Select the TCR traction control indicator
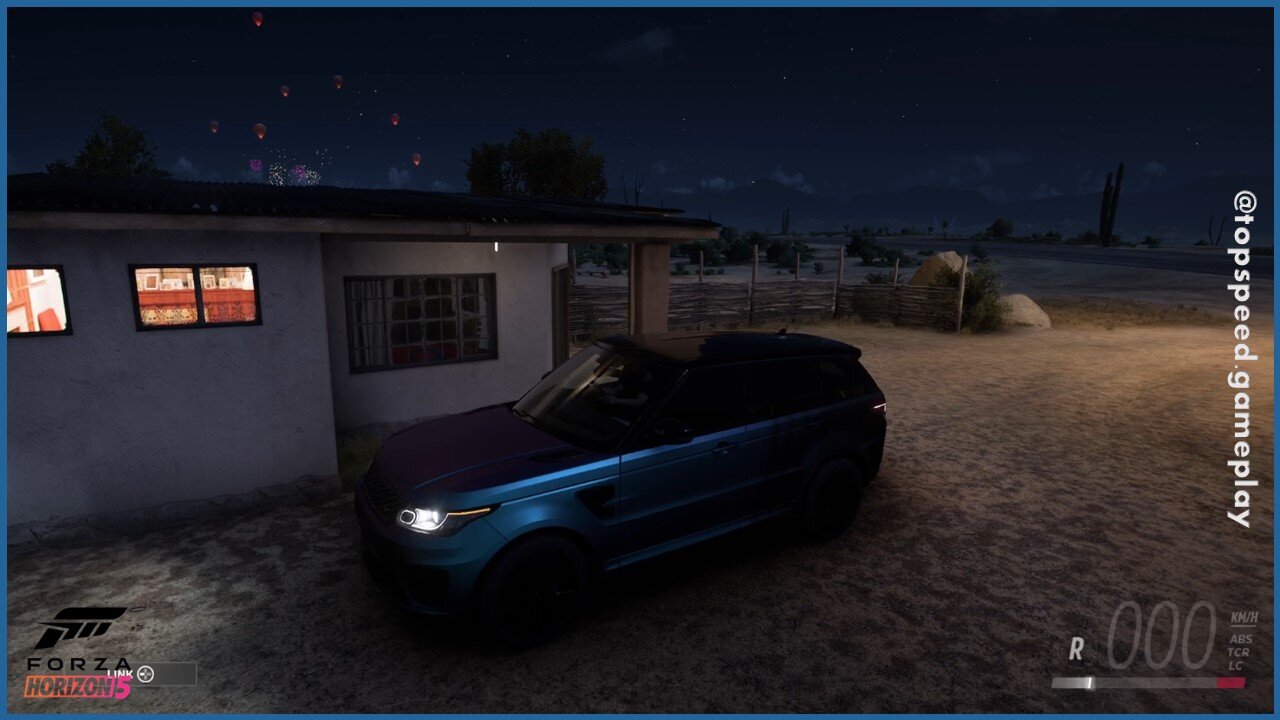Screen dimensions: 1280x720 tap(1238, 651)
